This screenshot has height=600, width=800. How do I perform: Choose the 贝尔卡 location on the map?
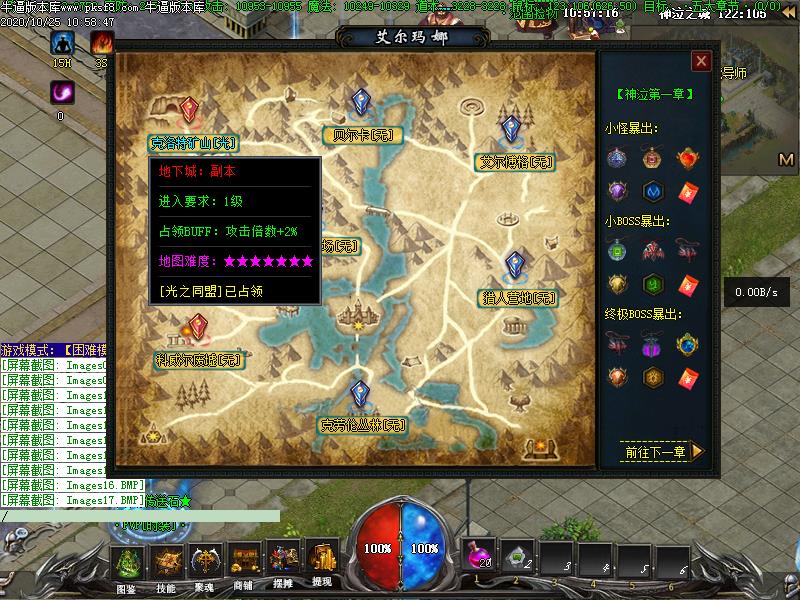point(360,104)
